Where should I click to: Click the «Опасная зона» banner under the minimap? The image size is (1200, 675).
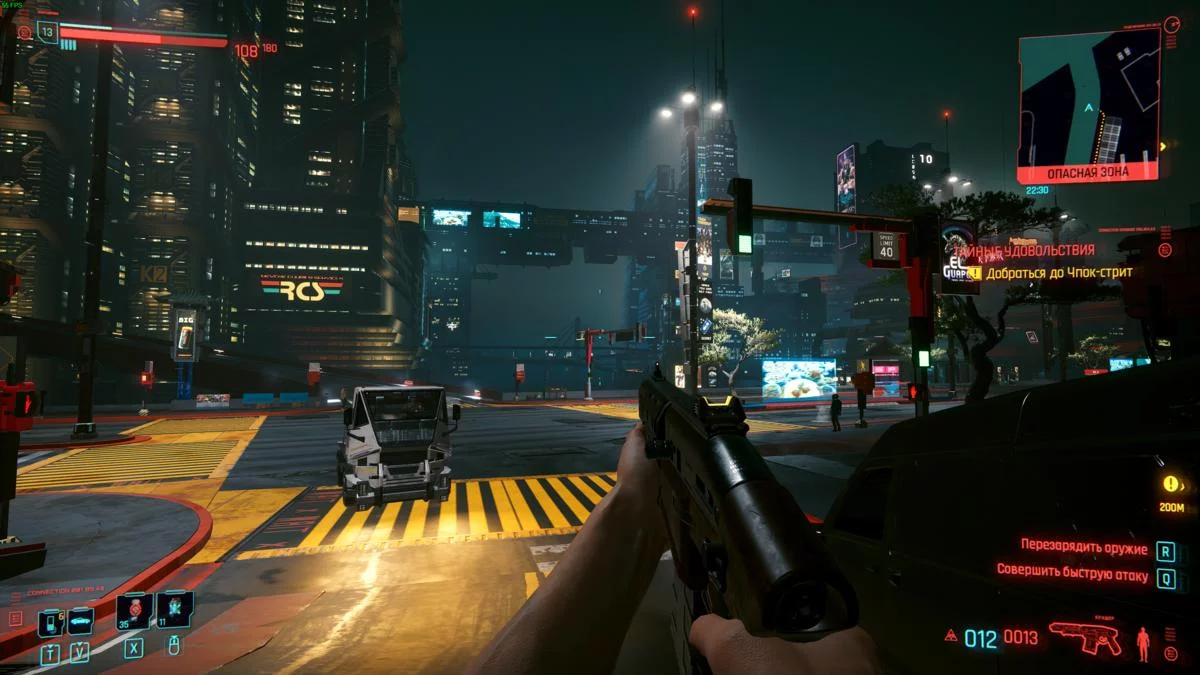tap(1088, 172)
